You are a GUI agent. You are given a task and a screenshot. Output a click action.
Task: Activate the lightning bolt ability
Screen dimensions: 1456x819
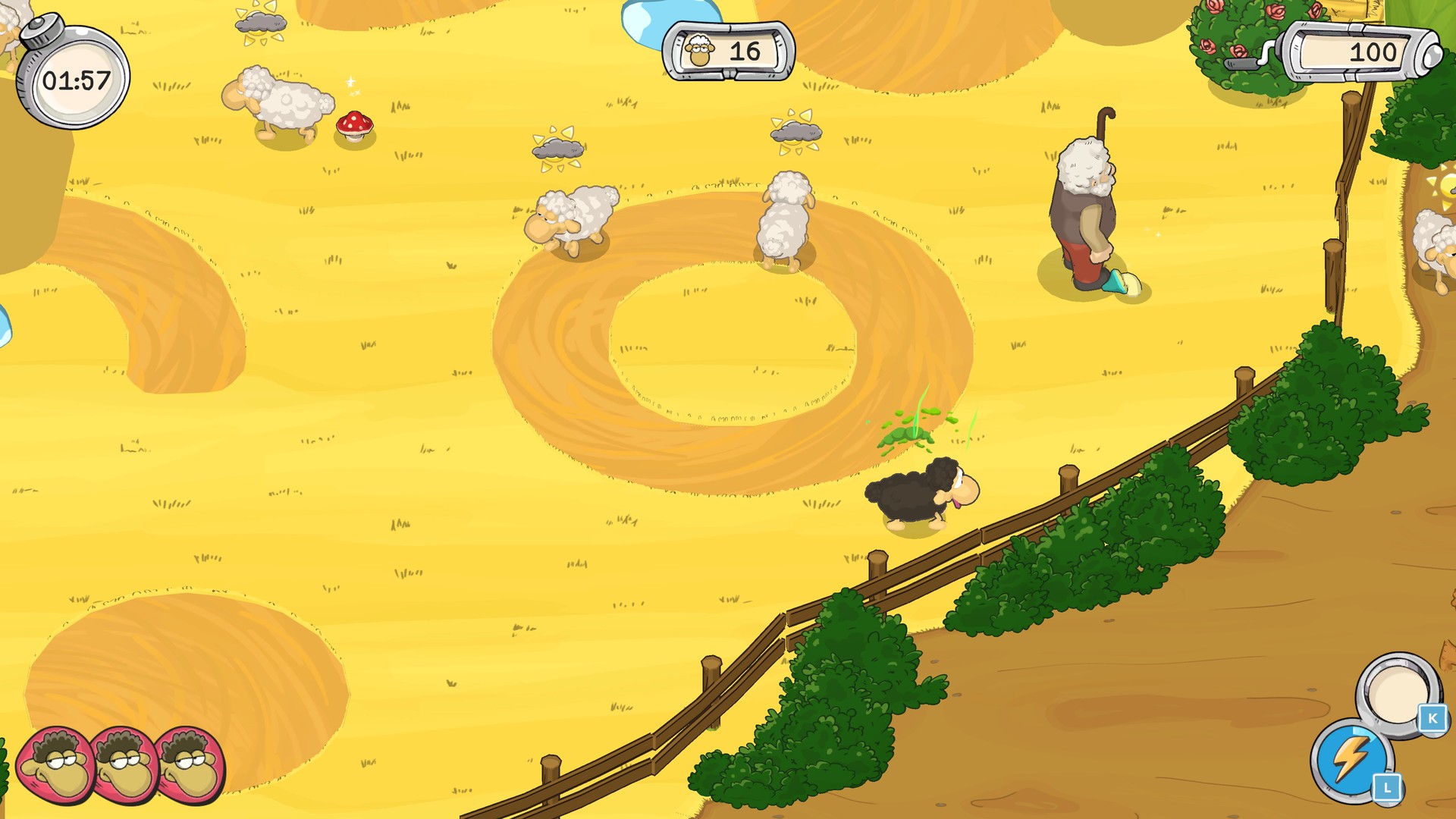click(1351, 759)
